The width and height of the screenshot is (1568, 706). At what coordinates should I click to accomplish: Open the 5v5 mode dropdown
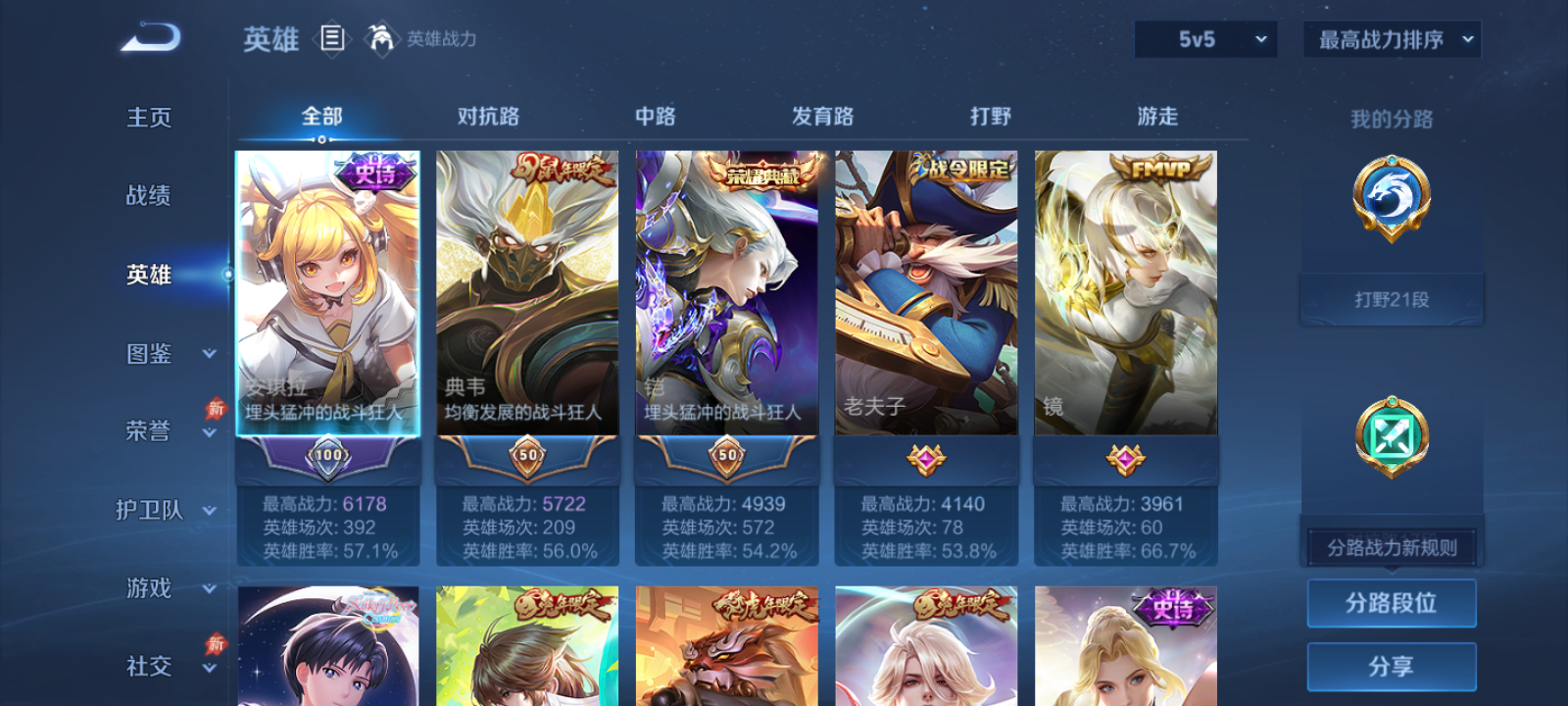(x=1204, y=39)
